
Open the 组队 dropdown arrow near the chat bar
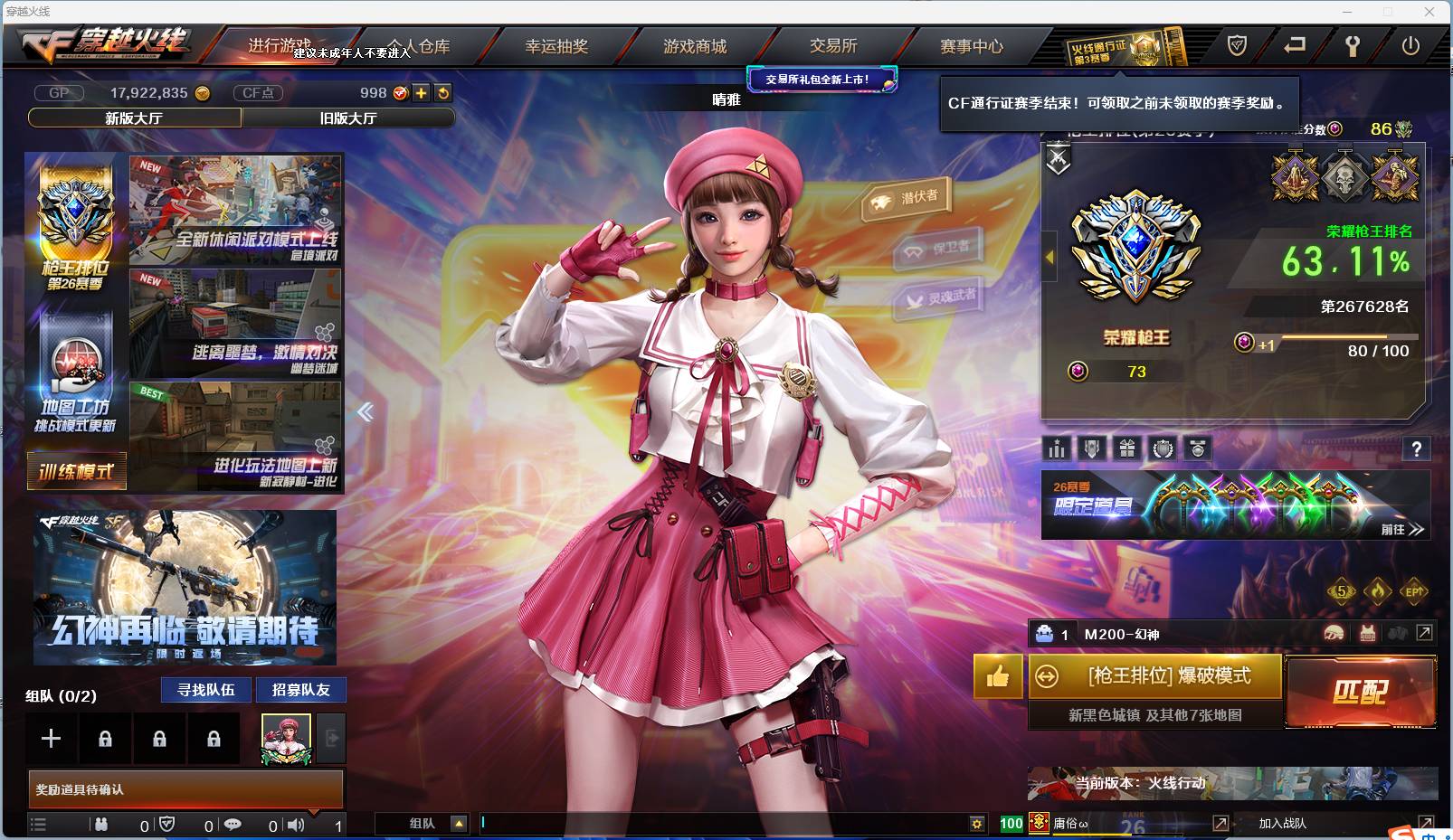coord(460,824)
